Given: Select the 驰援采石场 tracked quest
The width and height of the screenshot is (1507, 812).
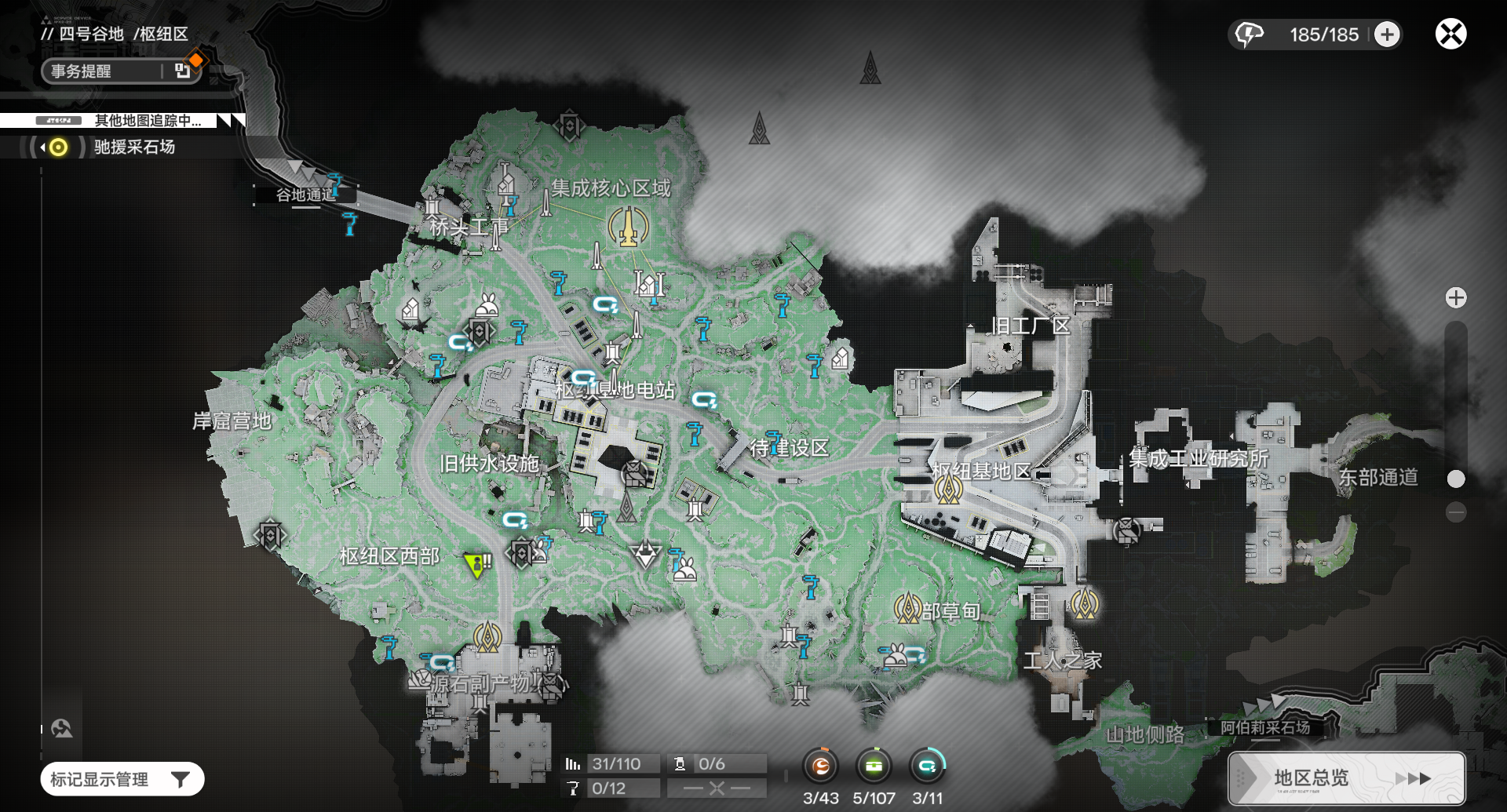Looking at the screenshot, I should [x=133, y=147].
